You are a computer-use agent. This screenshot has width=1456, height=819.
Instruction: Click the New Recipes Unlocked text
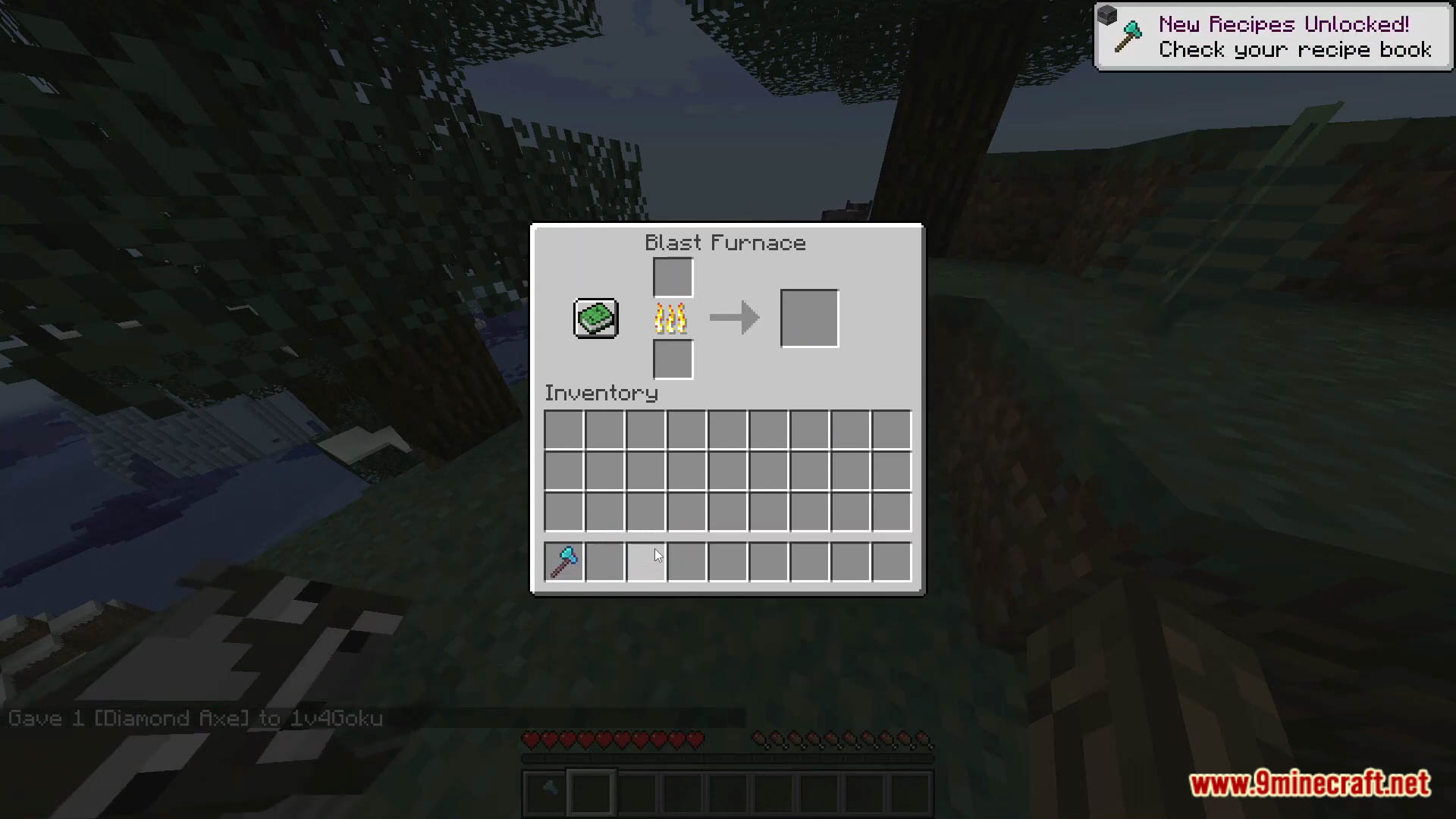[x=1283, y=24]
